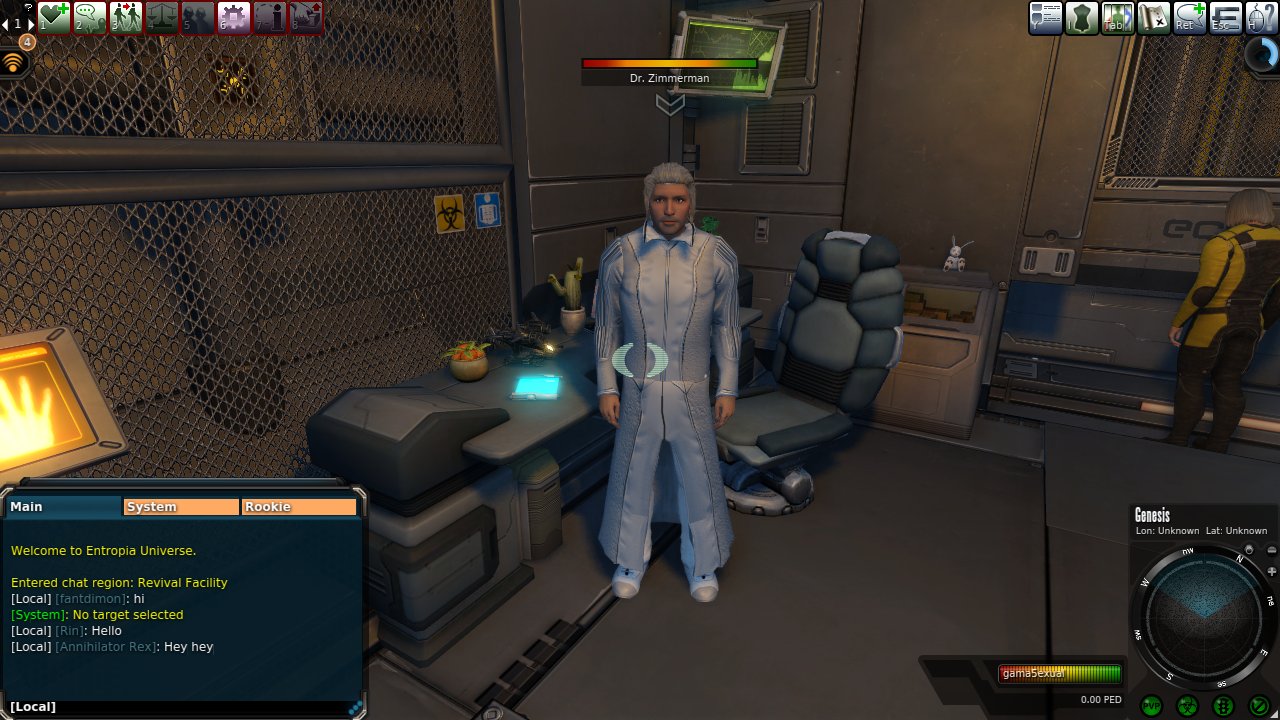Open the wireless signal indicator

pos(14,62)
